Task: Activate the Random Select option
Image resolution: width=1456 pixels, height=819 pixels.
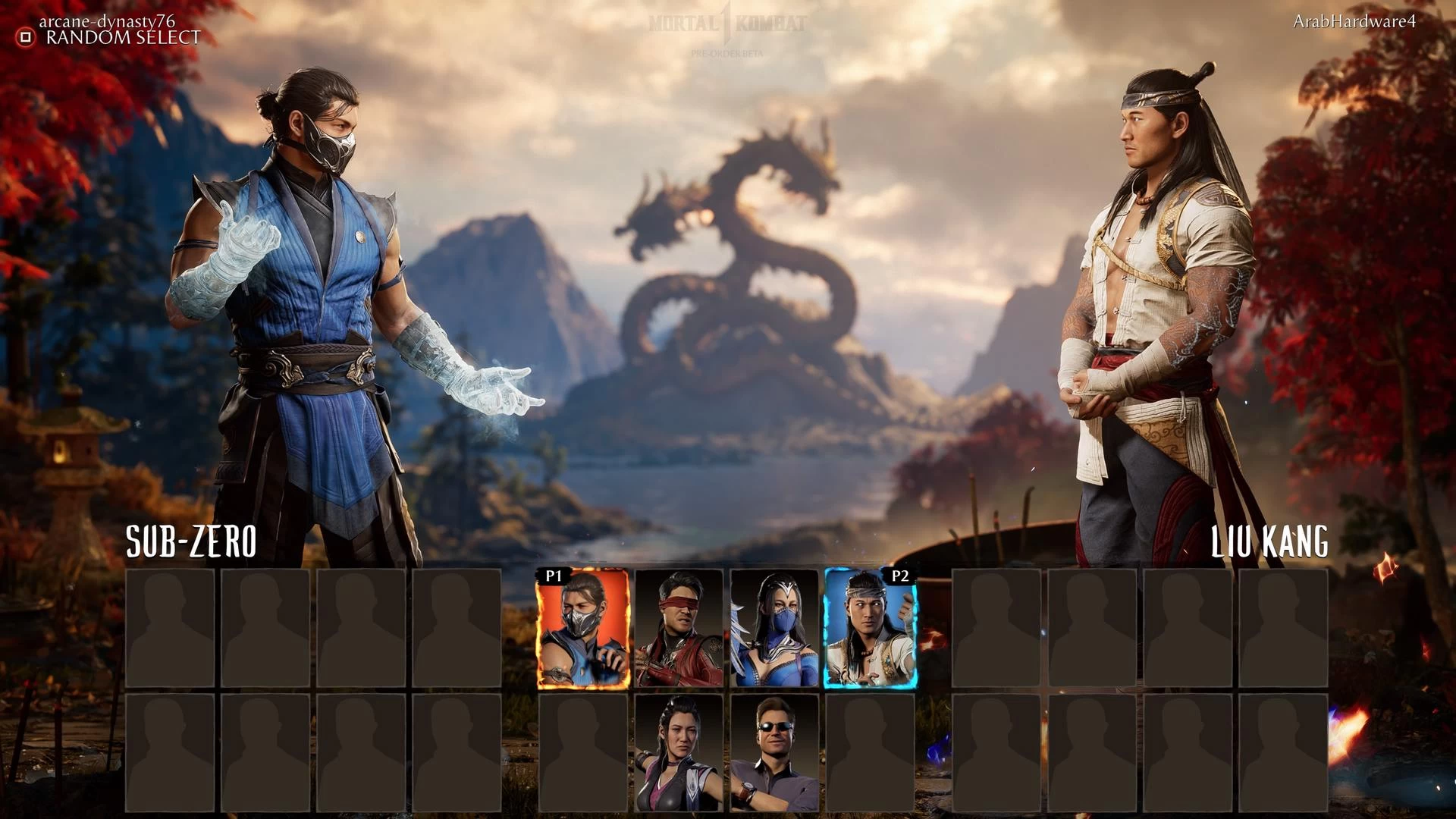Action: coord(110,37)
